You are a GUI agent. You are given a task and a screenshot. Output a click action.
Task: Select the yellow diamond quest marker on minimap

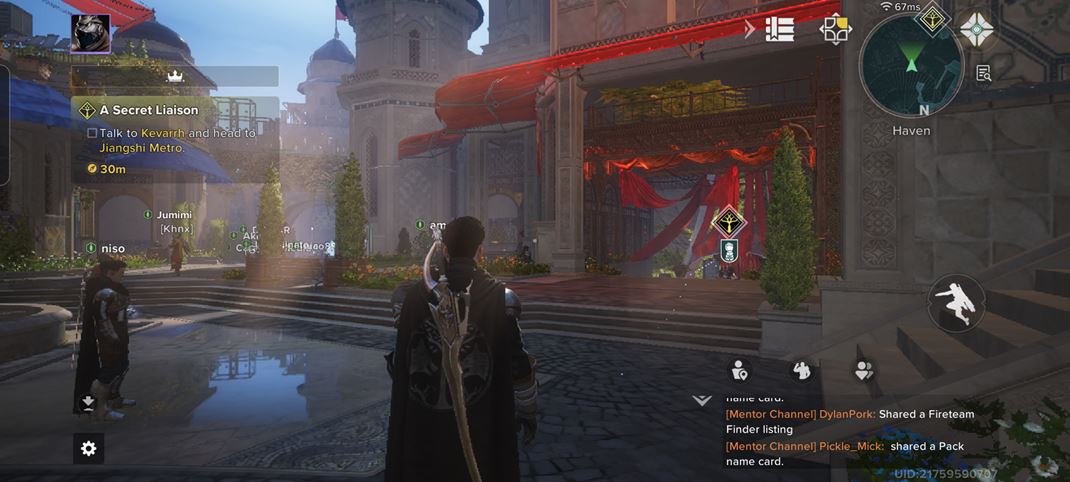pyautogui.click(x=933, y=17)
